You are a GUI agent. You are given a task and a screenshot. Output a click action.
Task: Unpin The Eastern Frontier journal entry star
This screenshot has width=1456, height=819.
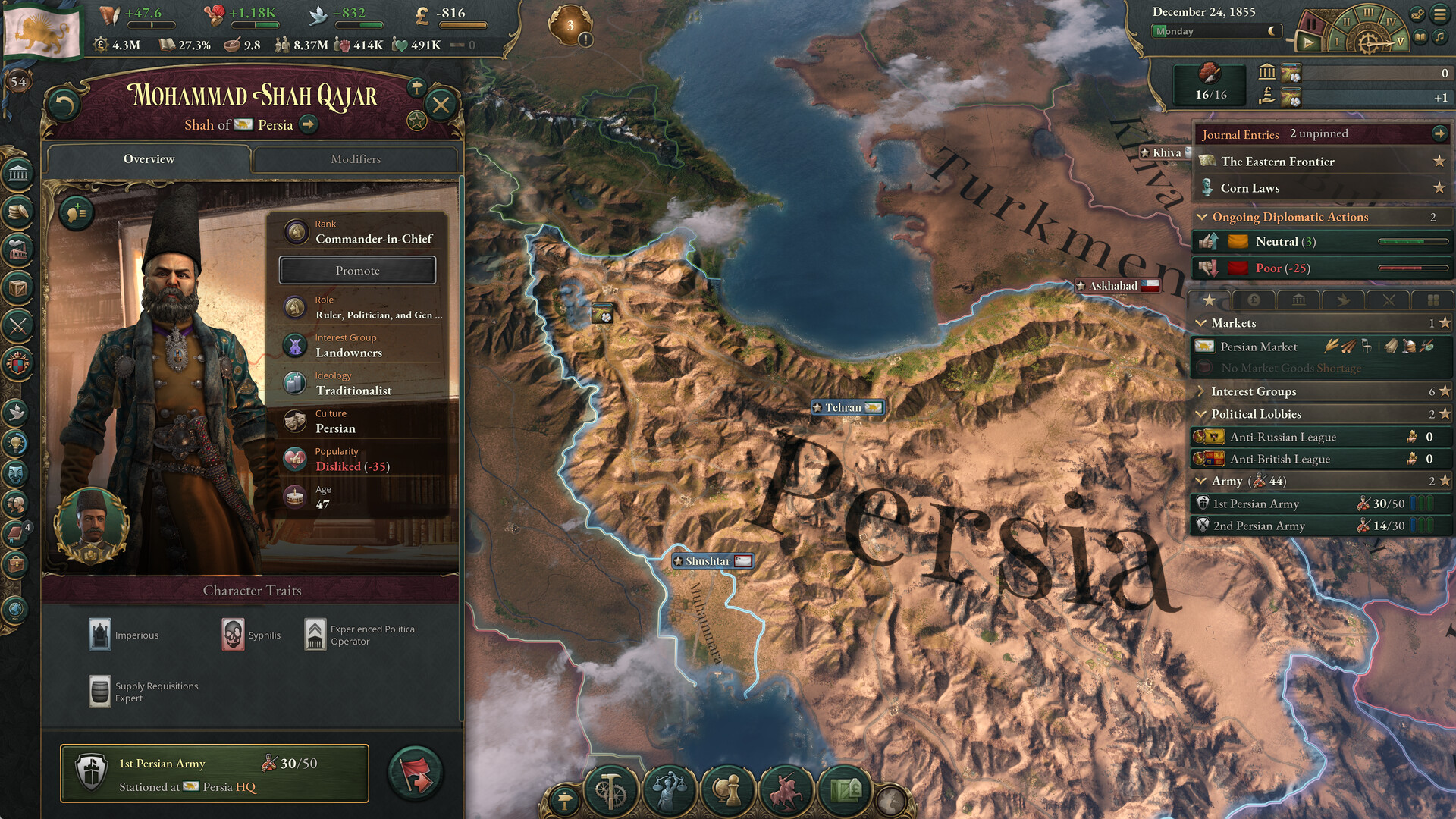pos(1439,161)
